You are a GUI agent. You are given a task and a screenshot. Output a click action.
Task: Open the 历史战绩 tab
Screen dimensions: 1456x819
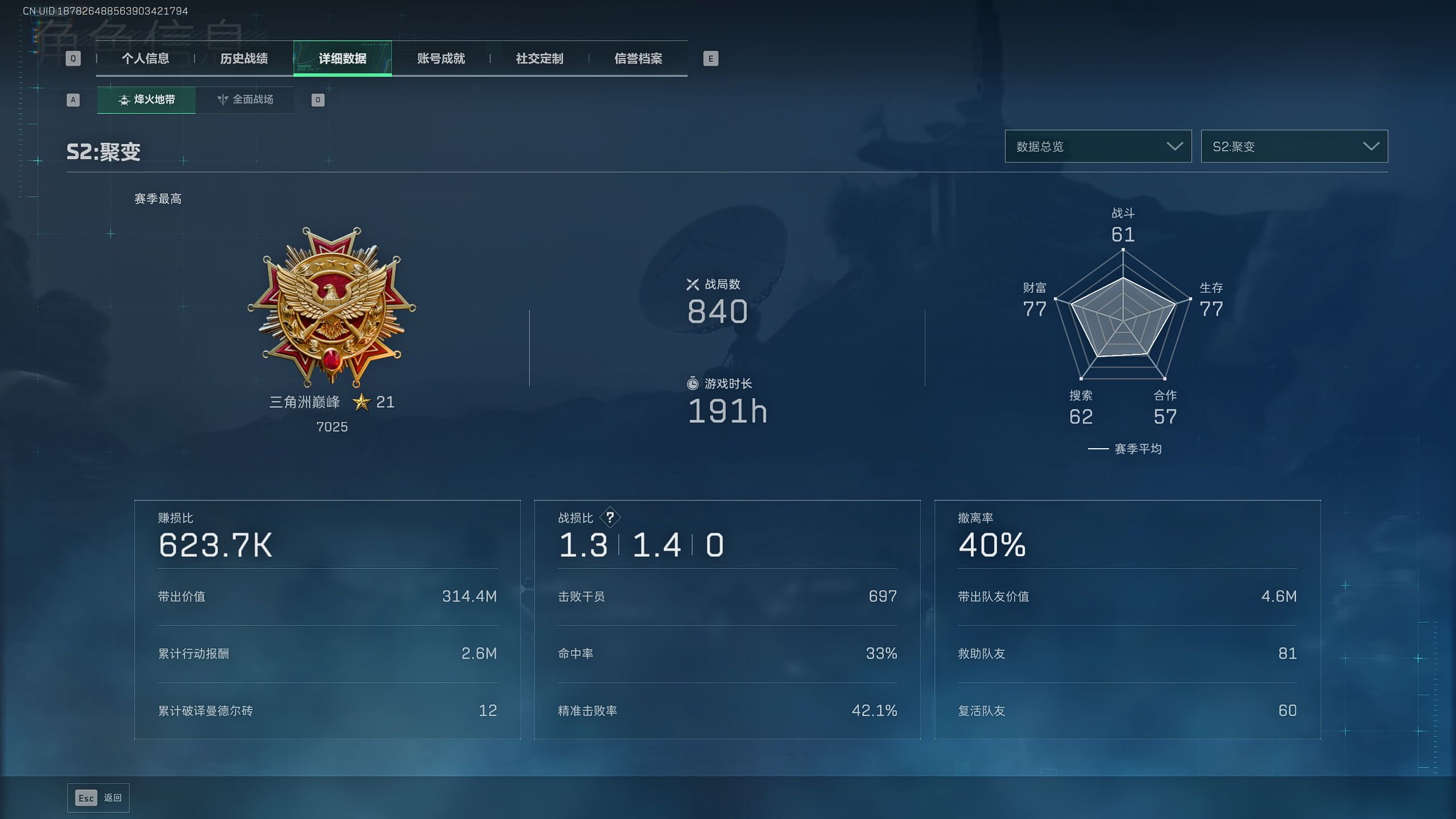244,59
